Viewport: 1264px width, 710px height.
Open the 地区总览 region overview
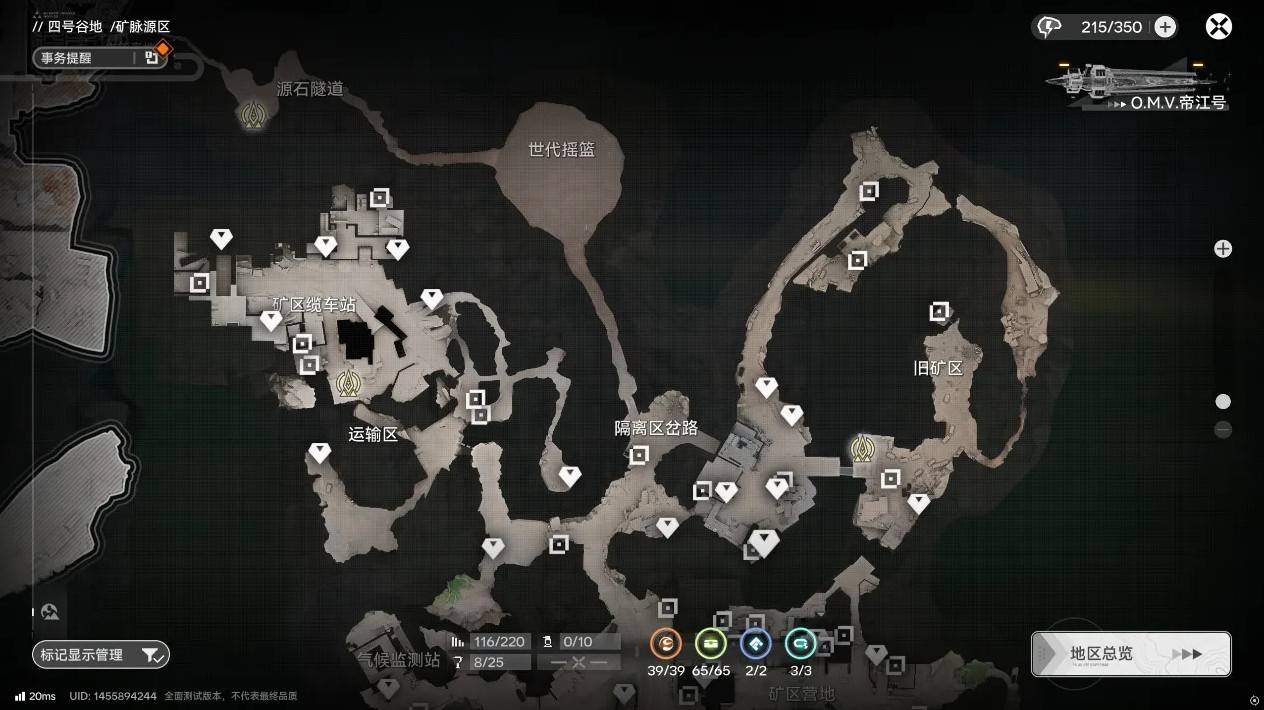pos(1131,654)
